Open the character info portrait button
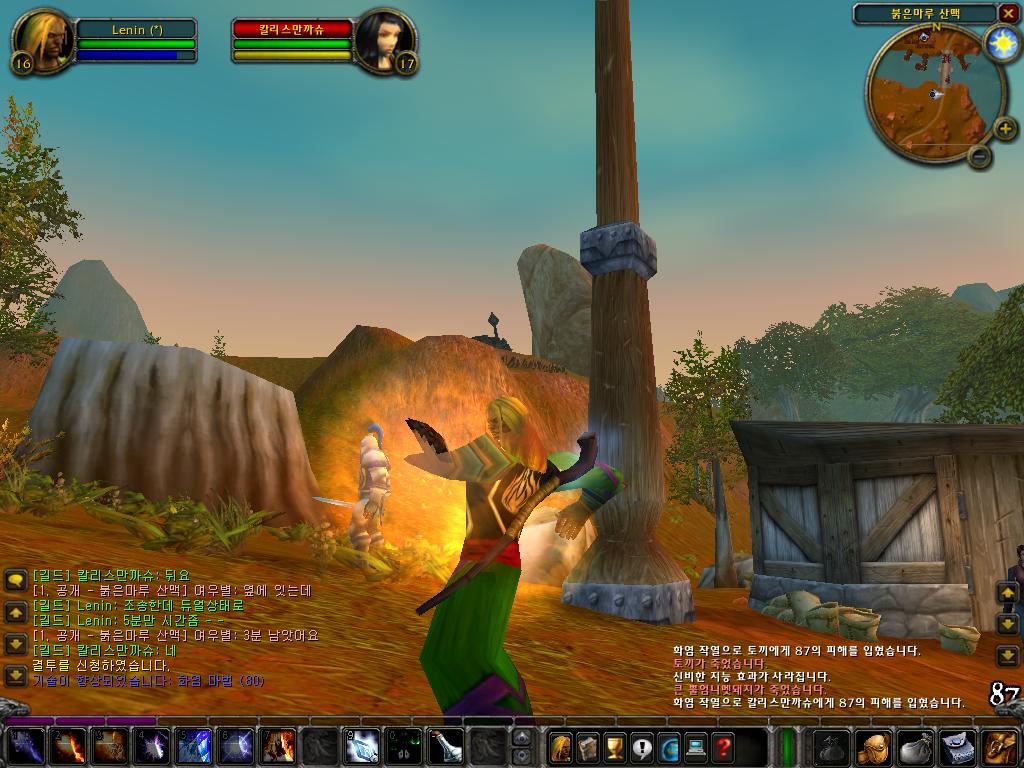Viewport: 1024px width, 768px height. coord(561,747)
